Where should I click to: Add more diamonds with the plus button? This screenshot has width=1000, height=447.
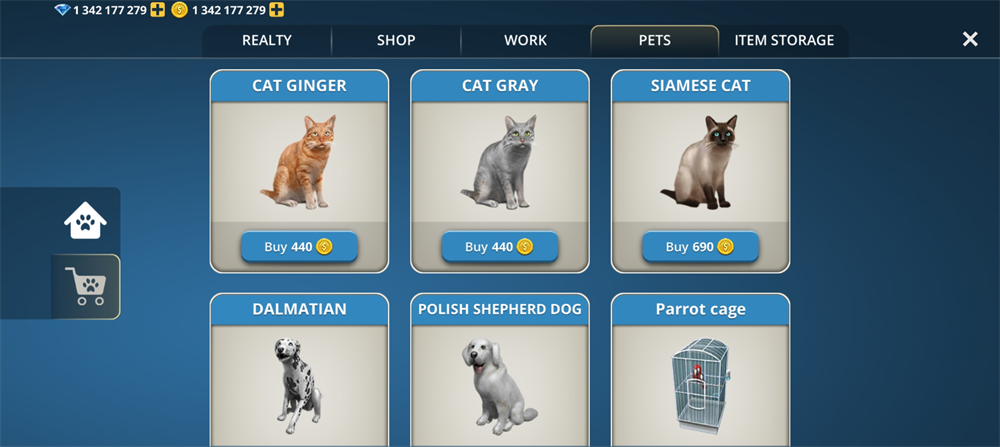[157, 10]
